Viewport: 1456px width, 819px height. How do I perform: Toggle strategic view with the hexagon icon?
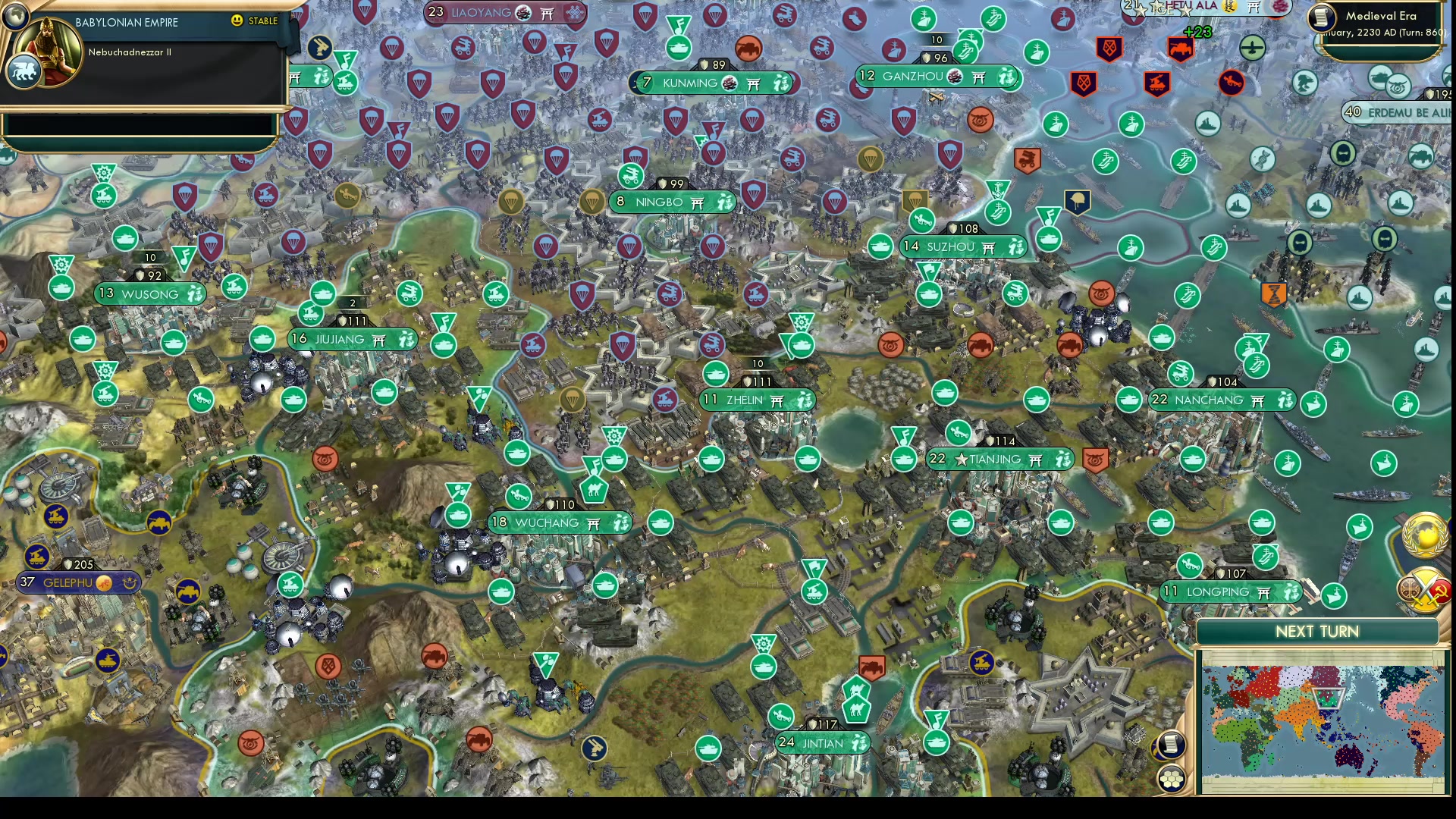(x=1171, y=778)
